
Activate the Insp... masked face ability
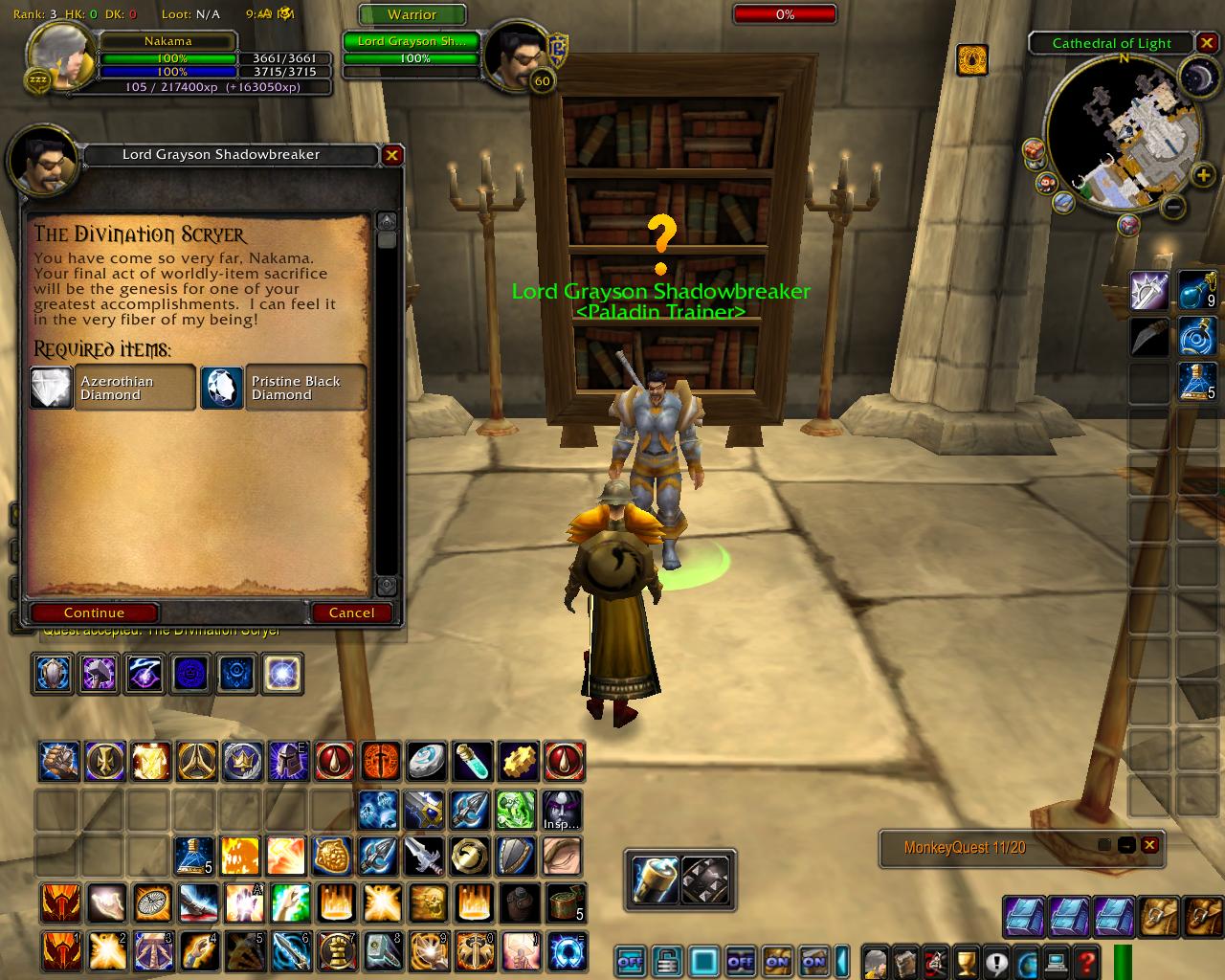tap(562, 811)
